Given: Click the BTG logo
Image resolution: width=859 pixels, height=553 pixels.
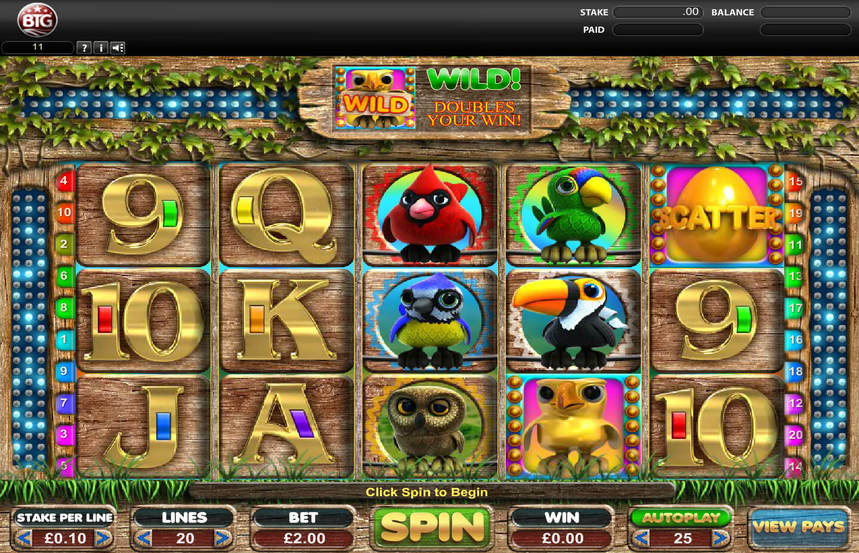Looking at the screenshot, I should 37,19.
